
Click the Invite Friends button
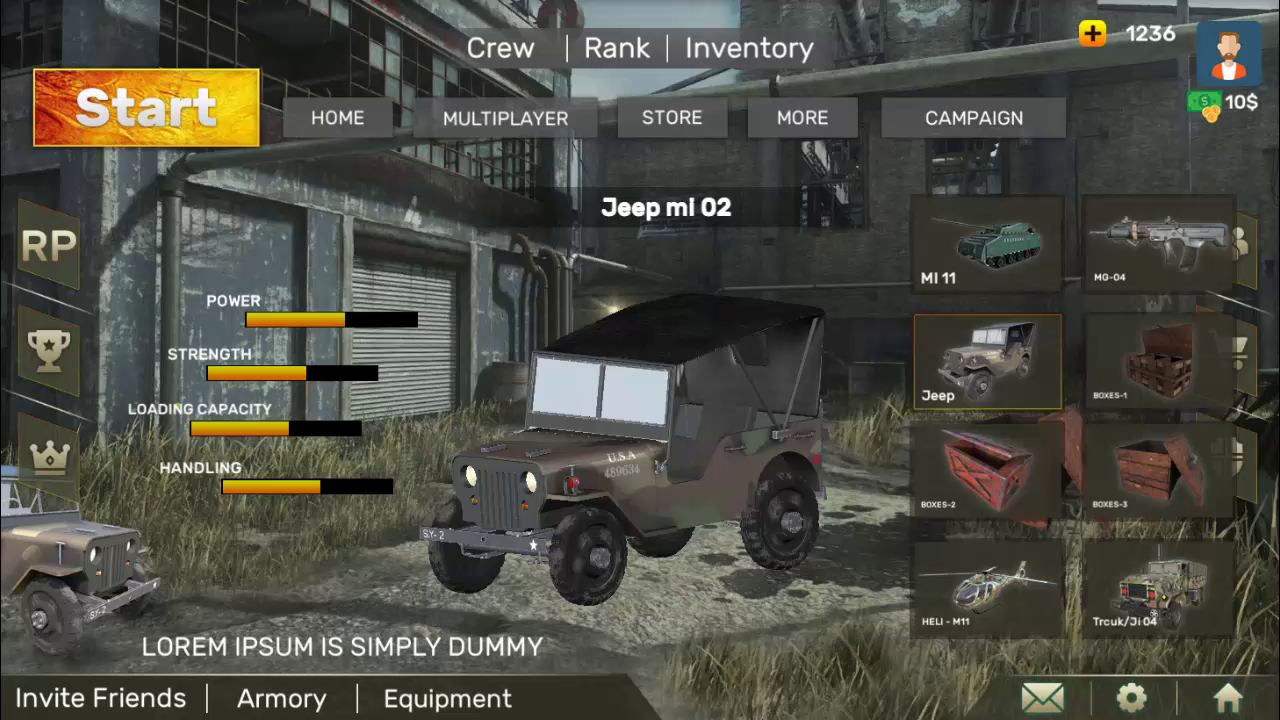(101, 698)
